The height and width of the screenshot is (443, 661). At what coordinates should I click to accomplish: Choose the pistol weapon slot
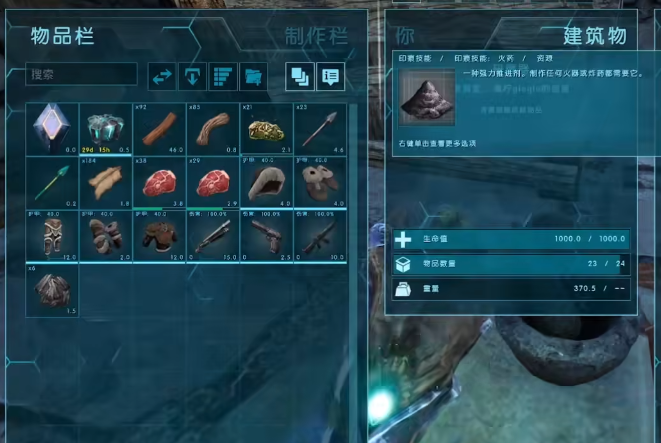(266, 235)
